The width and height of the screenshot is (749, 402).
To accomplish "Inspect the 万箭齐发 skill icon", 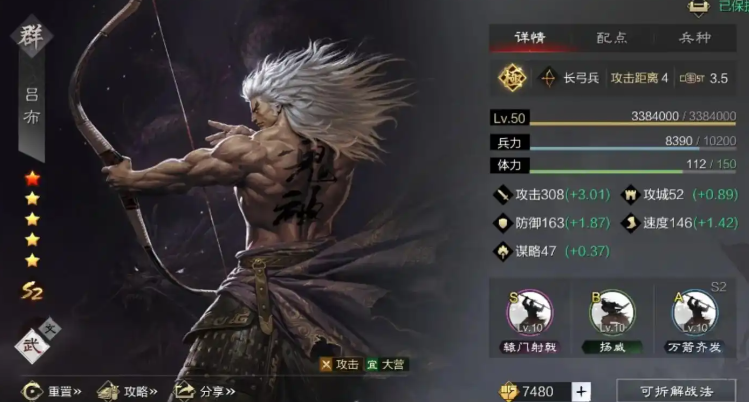I will (x=693, y=312).
